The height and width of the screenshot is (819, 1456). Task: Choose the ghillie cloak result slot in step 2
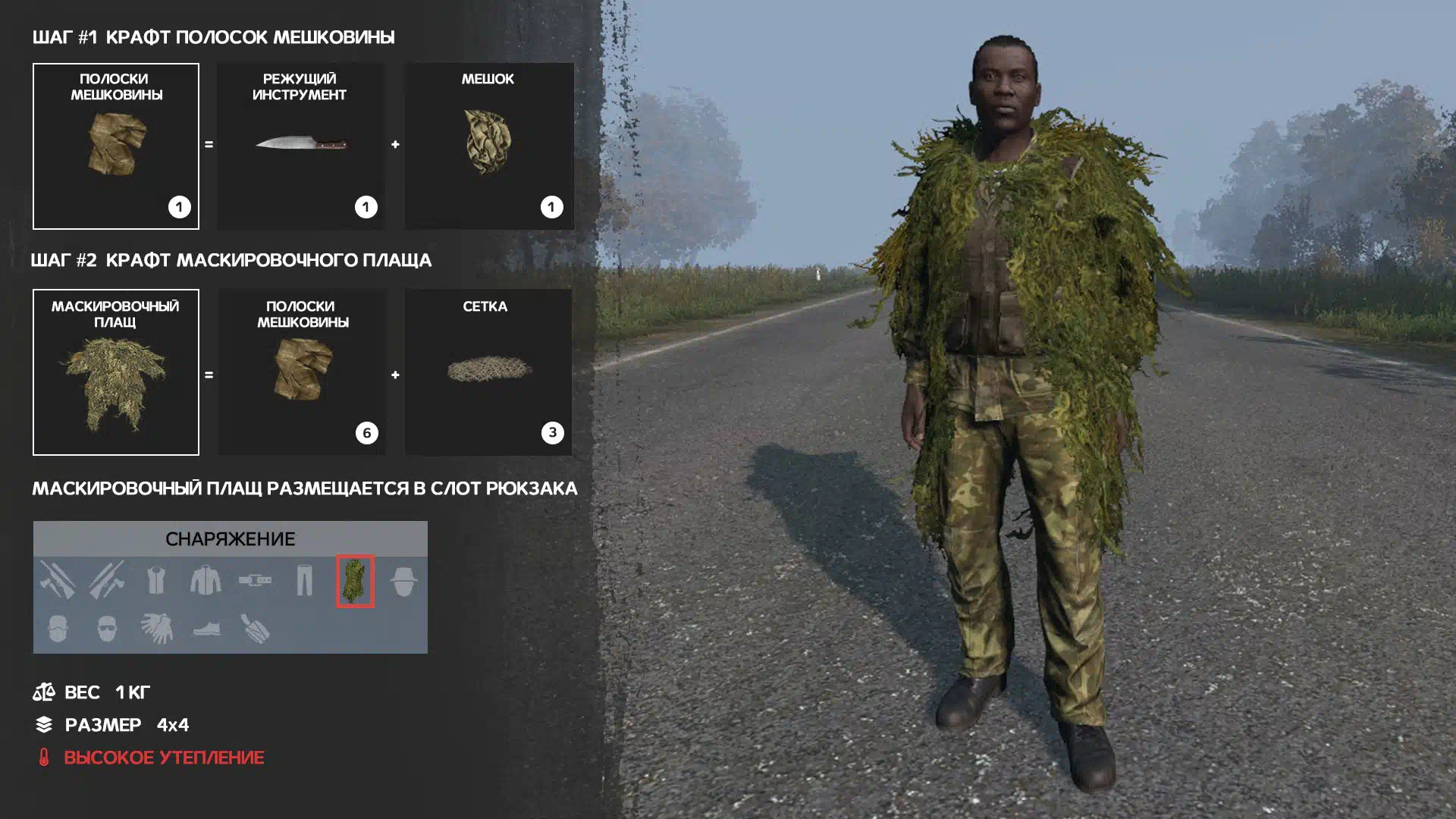(116, 372)
